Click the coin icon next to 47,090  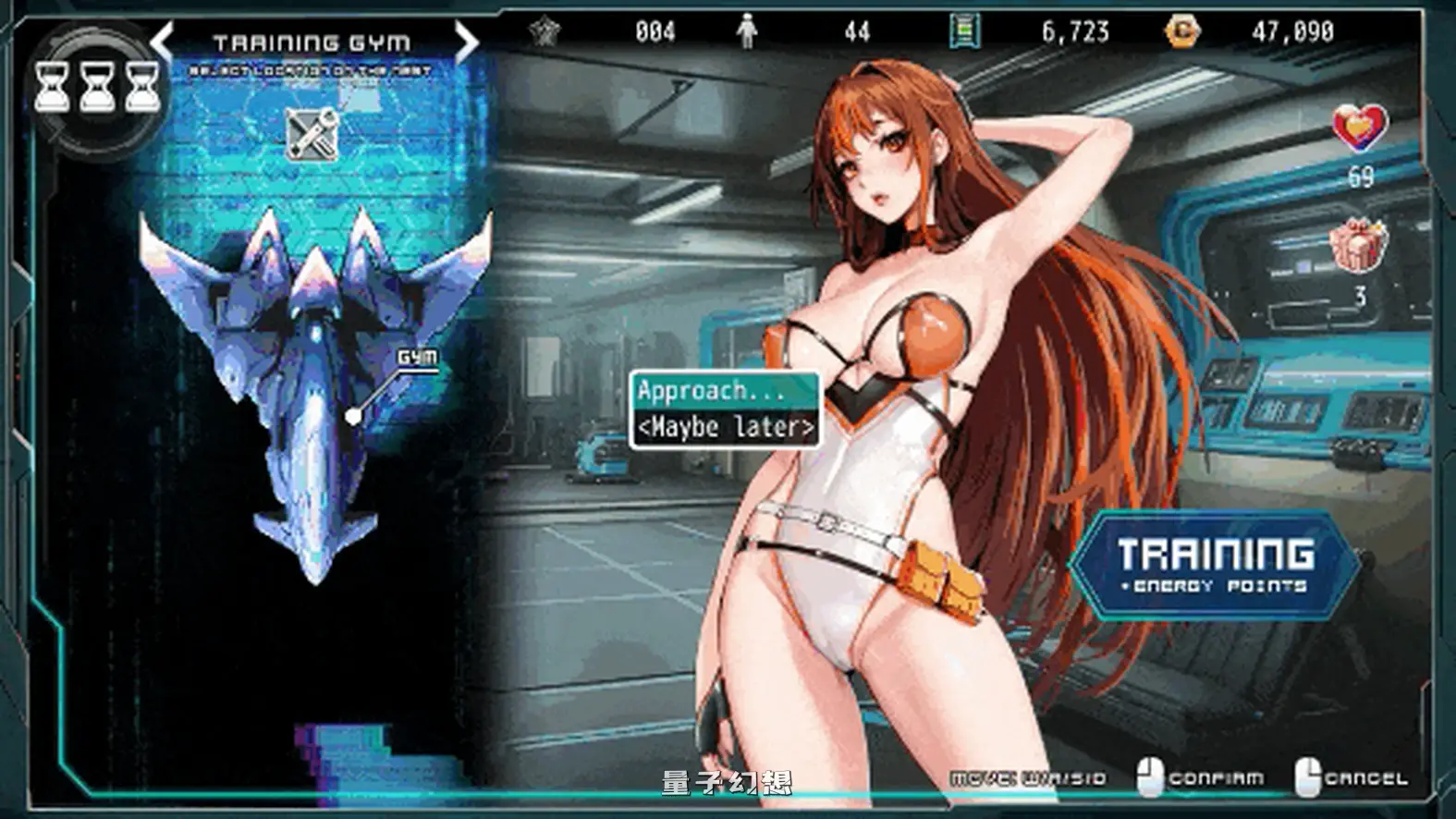(x=1181, y=30)
